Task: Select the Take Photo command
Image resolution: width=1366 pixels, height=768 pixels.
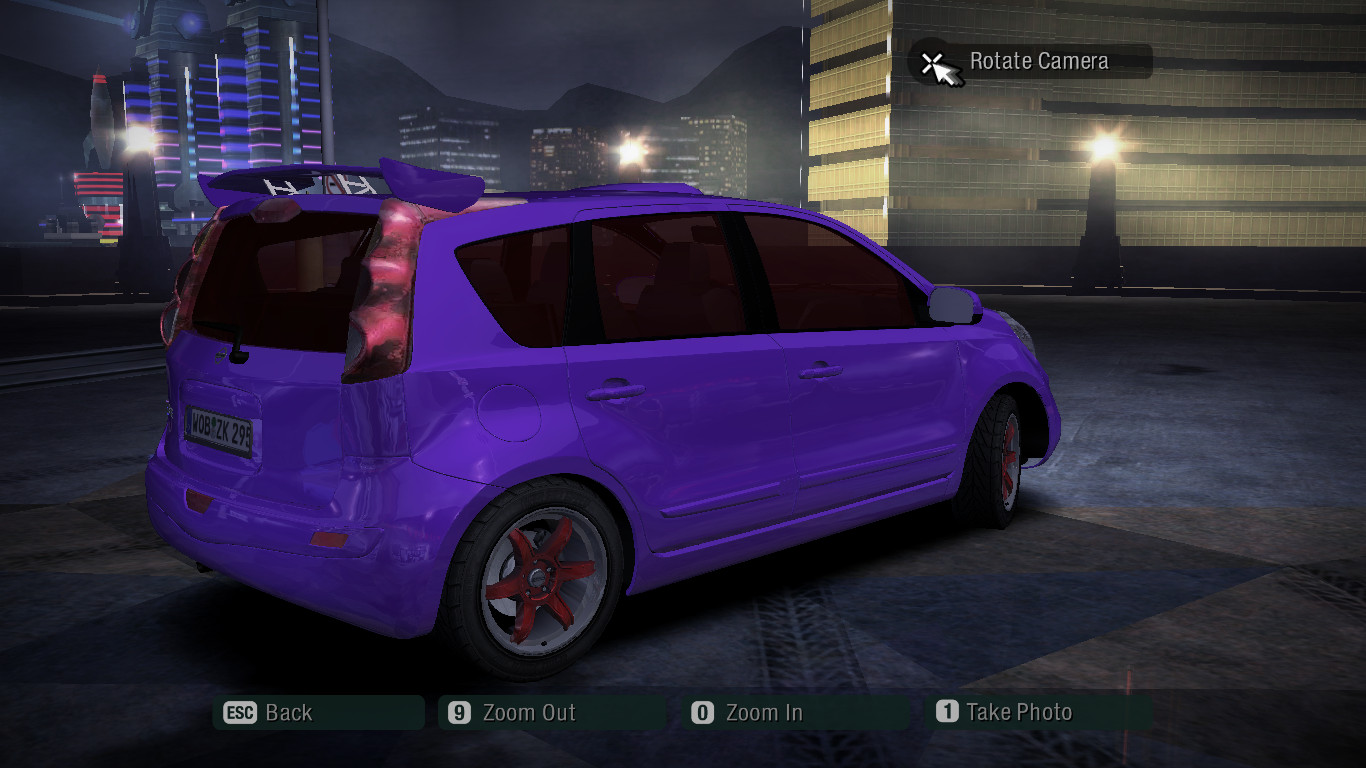Action: point(1020,712)
